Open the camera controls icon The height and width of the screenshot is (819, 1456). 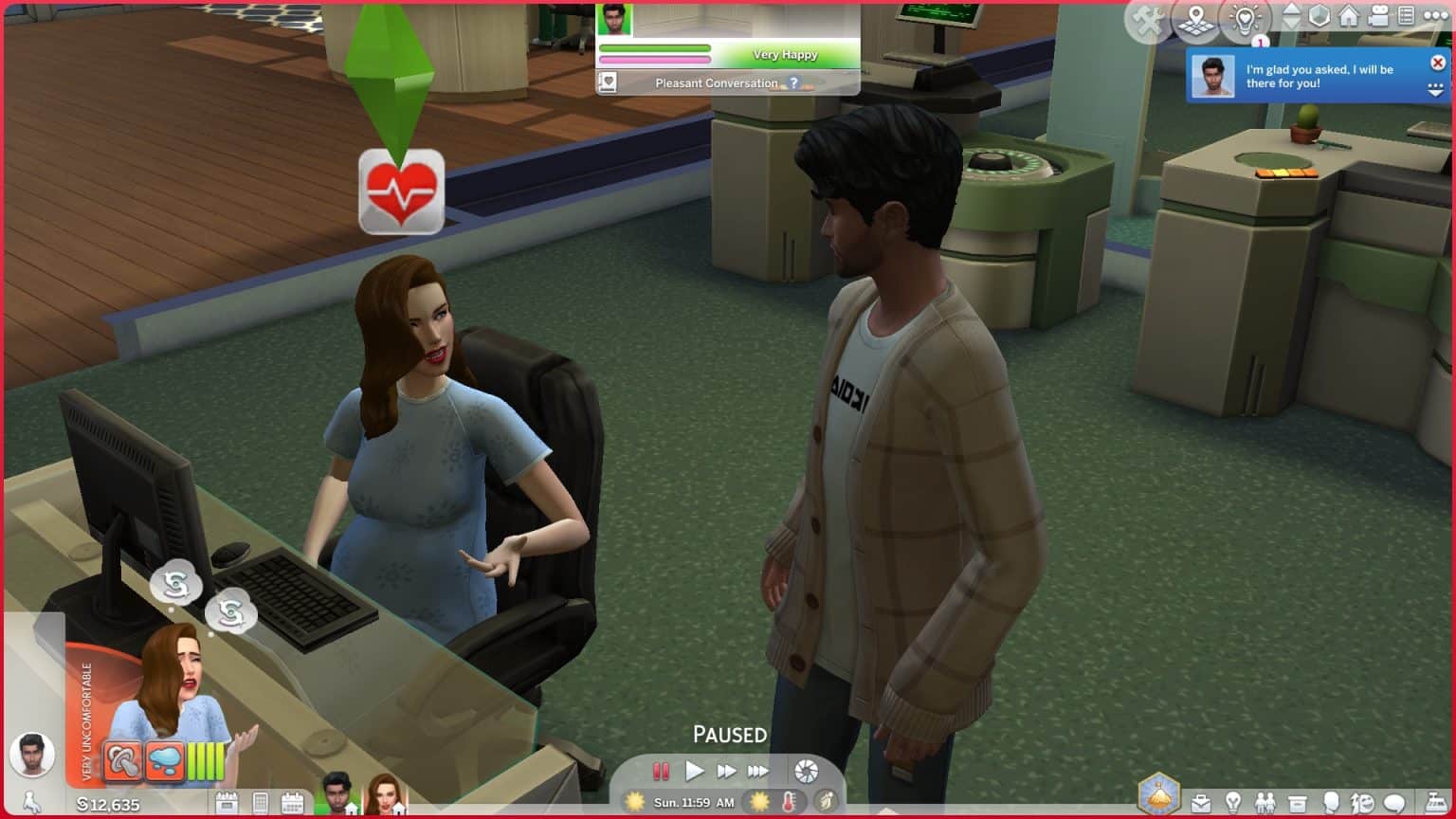pos(1378,16)
